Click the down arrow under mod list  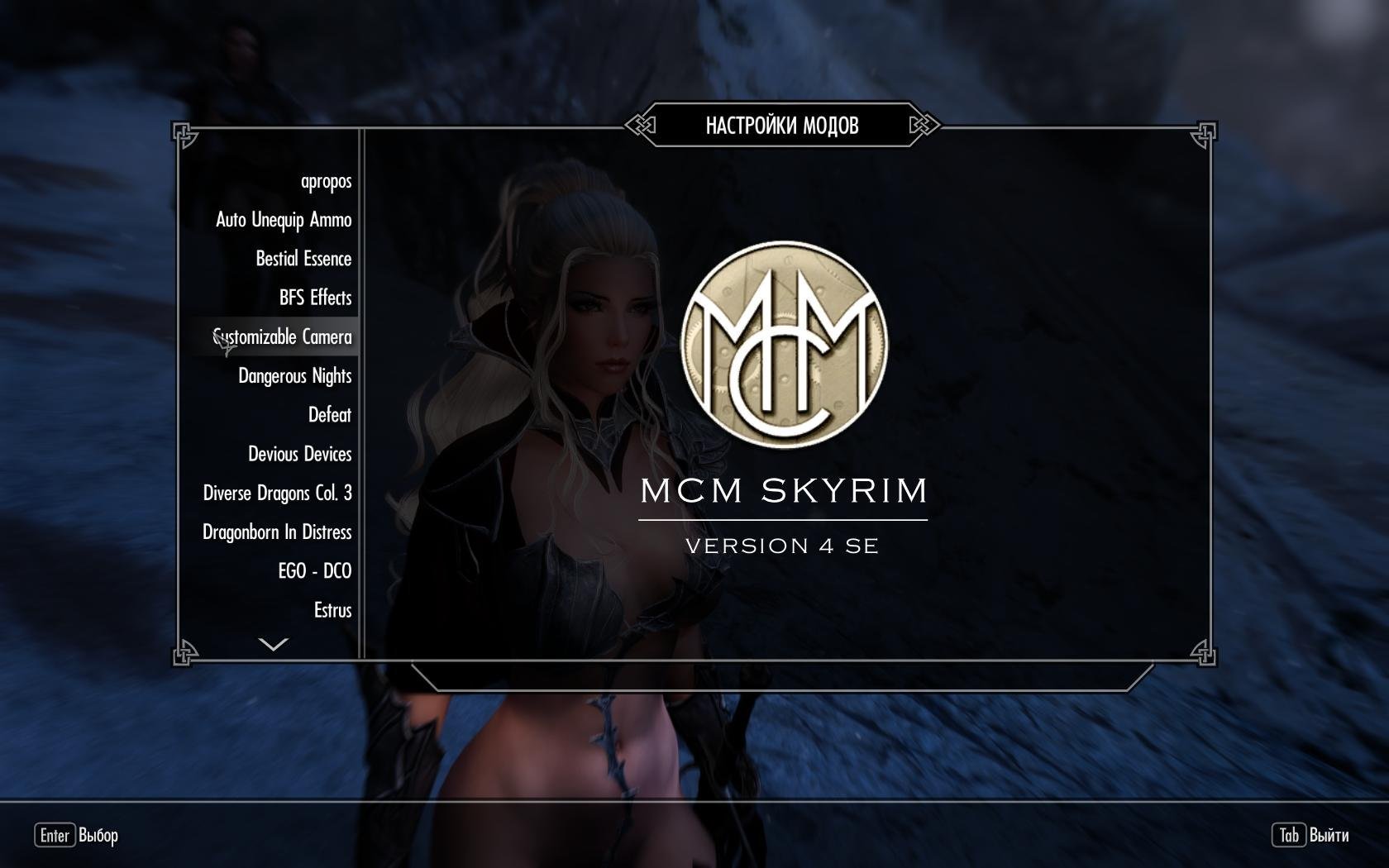pyautogui.click(x=273, y=644)
